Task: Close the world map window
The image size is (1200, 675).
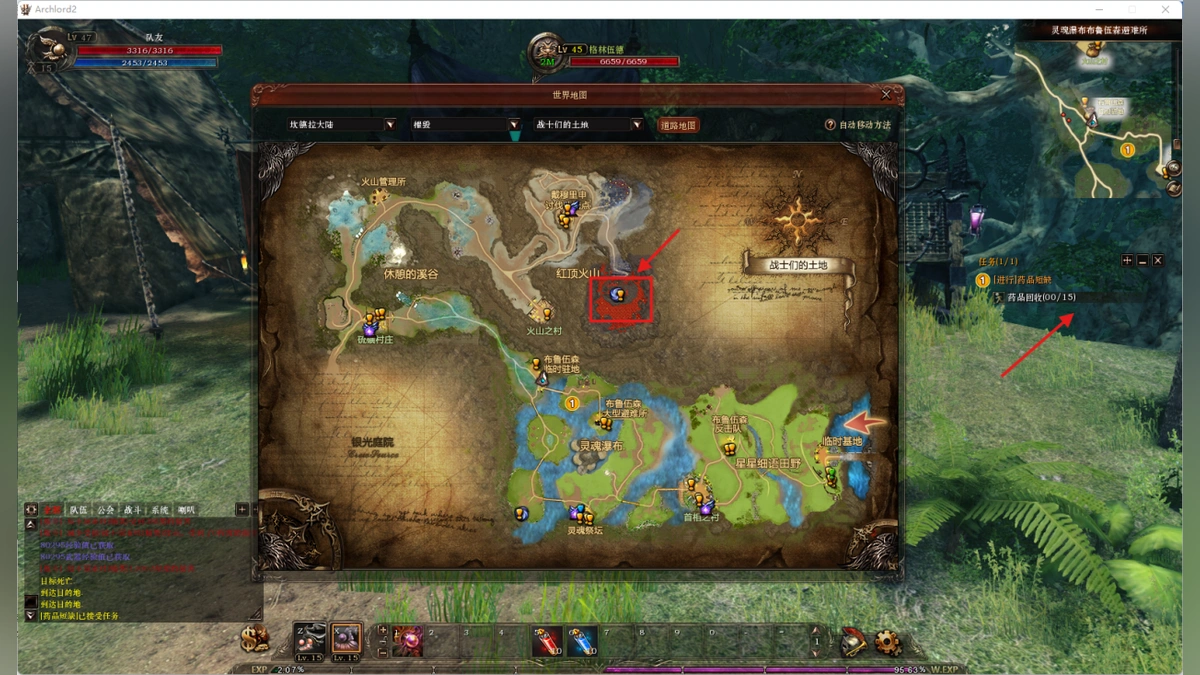Action: [886, 95]
